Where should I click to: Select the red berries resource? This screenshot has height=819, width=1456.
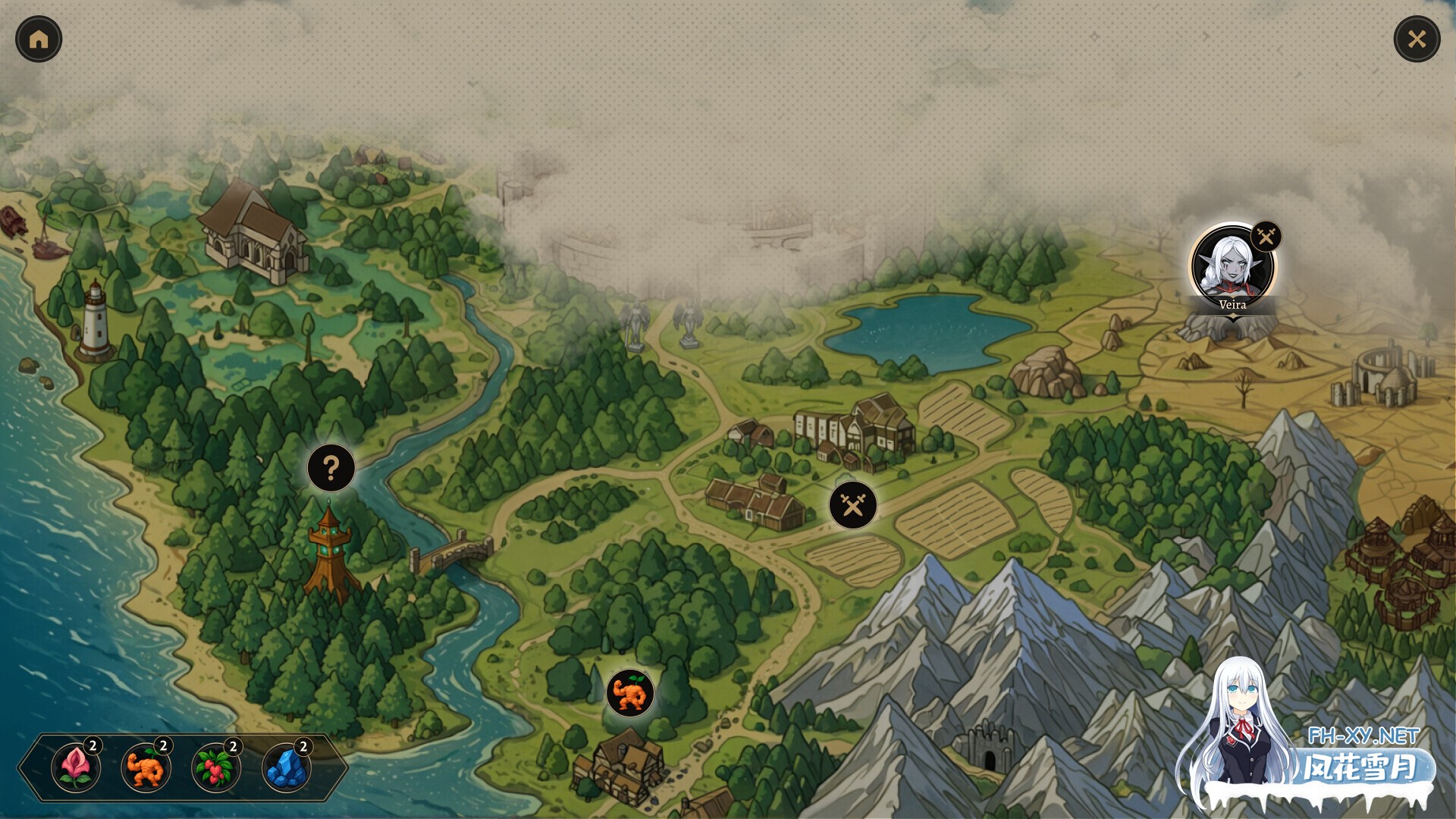(216, 767)
